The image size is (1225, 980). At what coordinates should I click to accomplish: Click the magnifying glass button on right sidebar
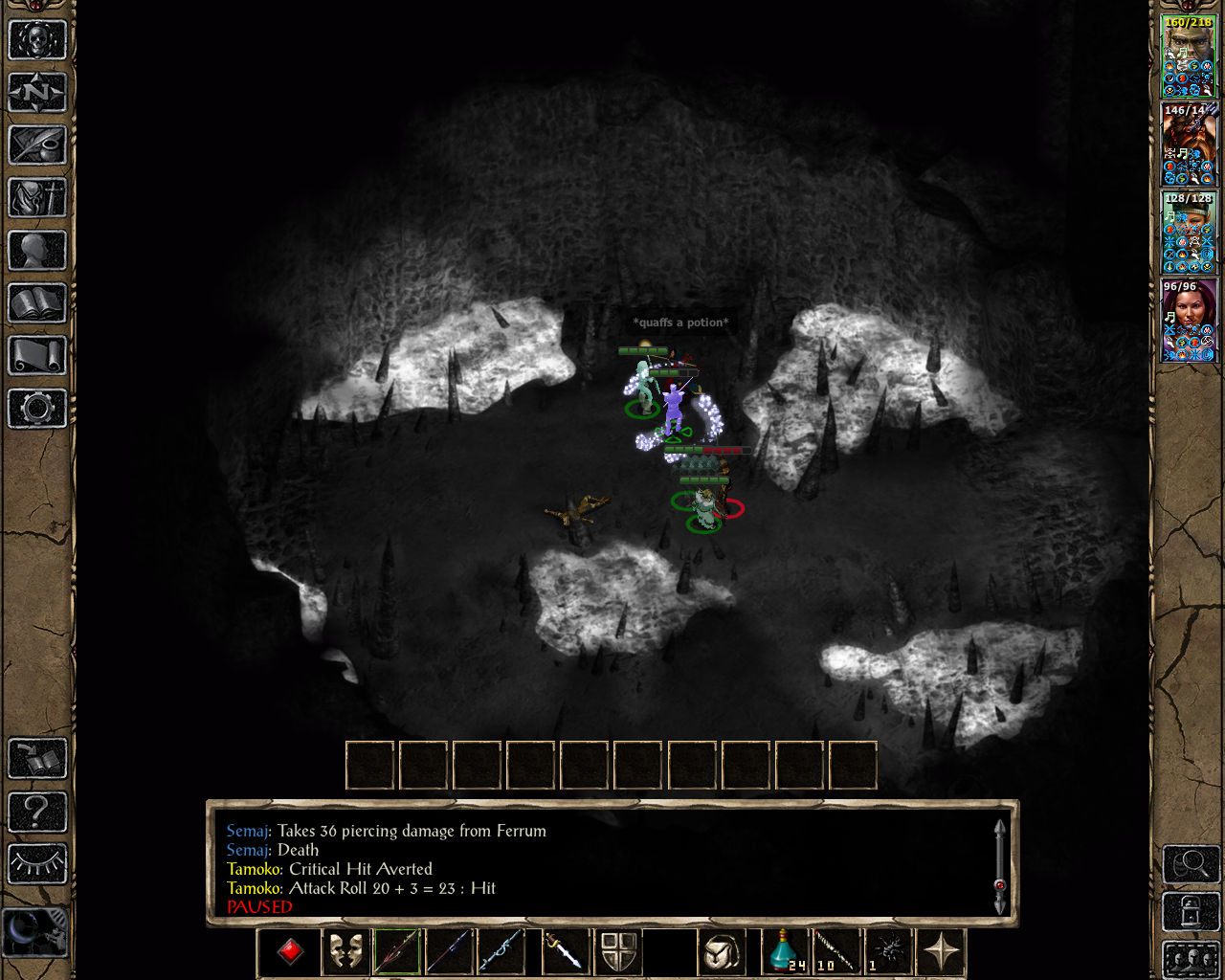1191,864
